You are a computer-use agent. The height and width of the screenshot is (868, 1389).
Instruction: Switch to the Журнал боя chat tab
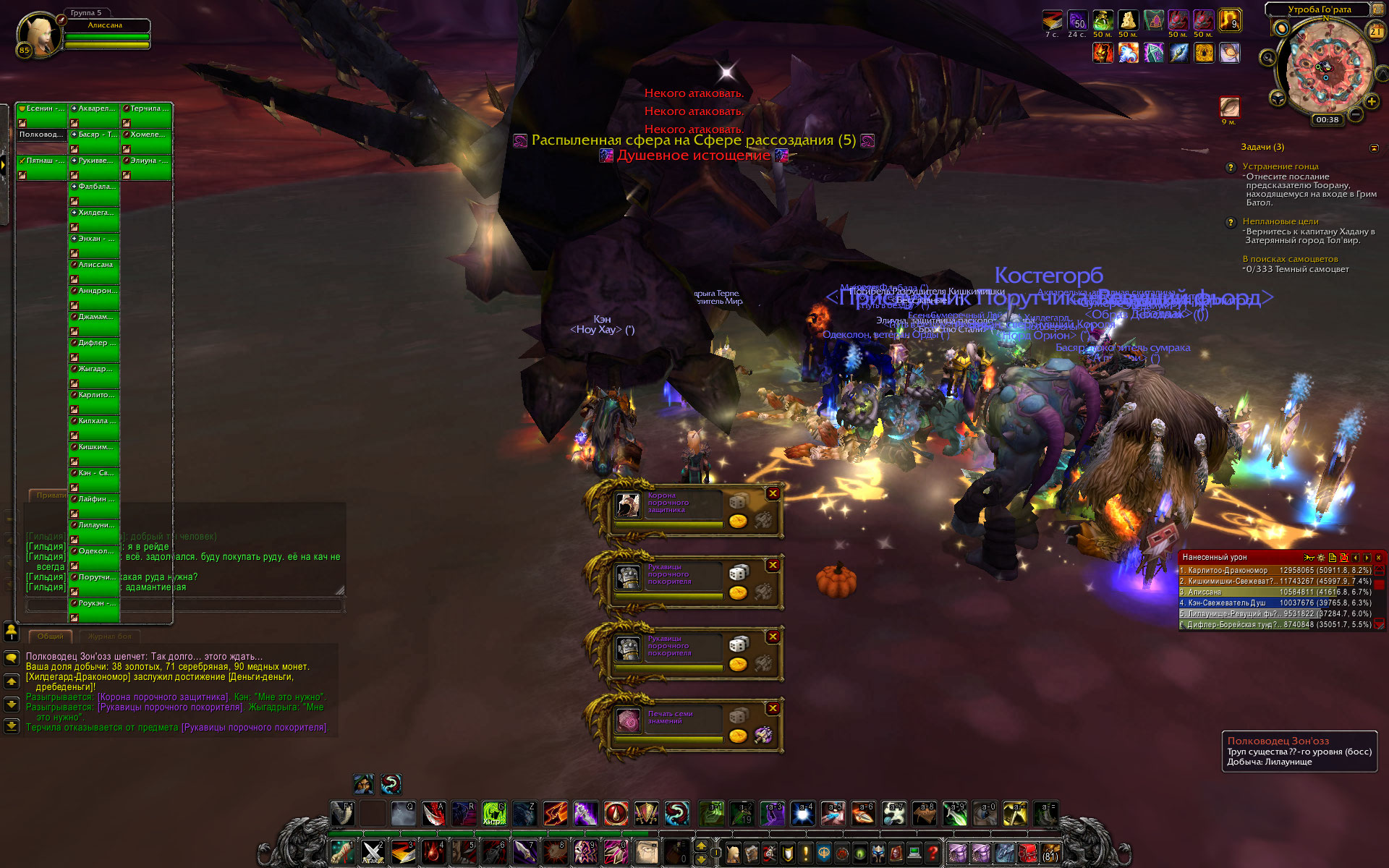(109, 637)
